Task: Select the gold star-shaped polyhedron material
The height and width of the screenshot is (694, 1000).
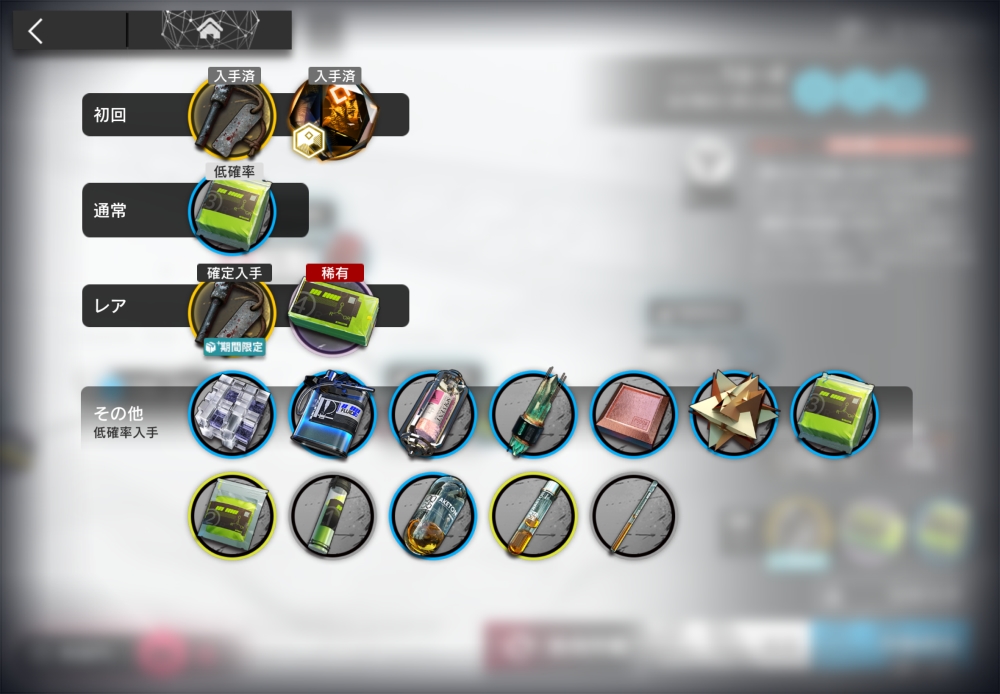Action: tap(733, 413)
